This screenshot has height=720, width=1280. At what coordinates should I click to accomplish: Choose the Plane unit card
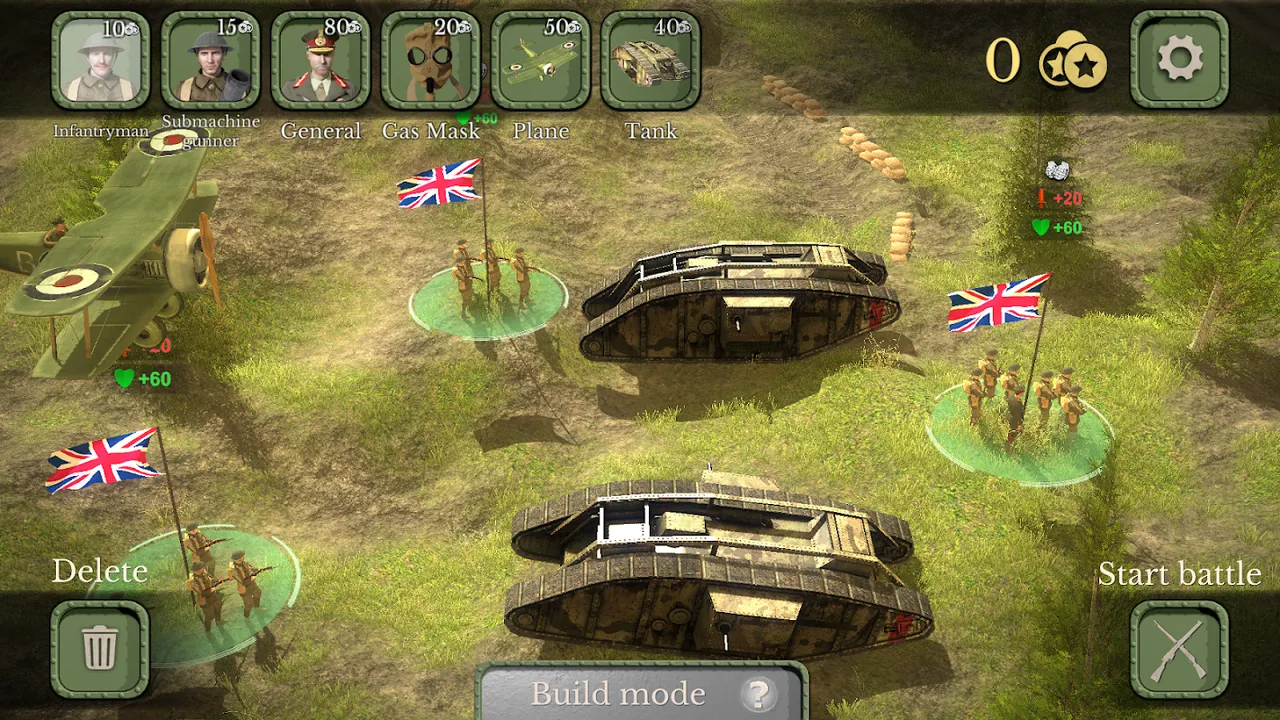click(540, 60)
